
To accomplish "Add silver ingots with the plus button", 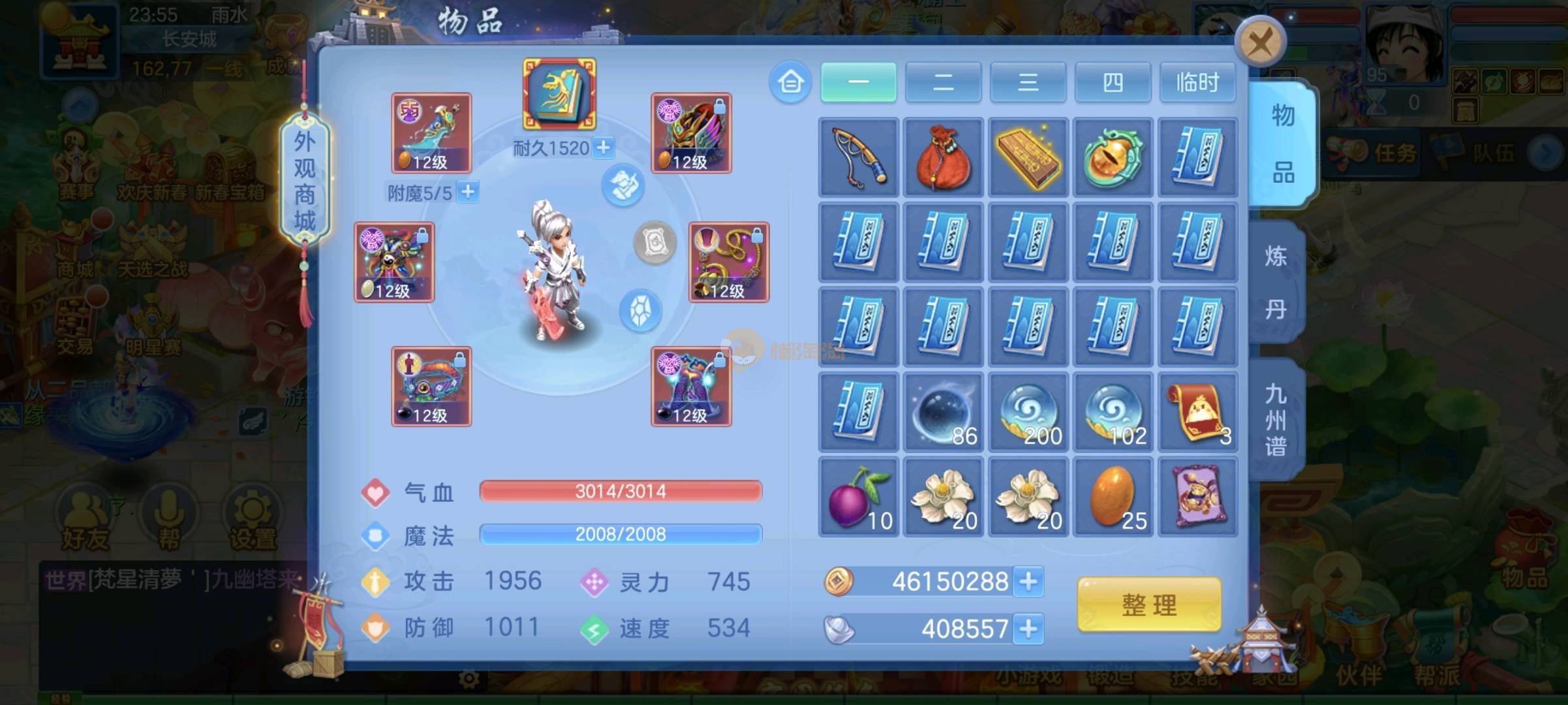I will tap(1028, 629).
